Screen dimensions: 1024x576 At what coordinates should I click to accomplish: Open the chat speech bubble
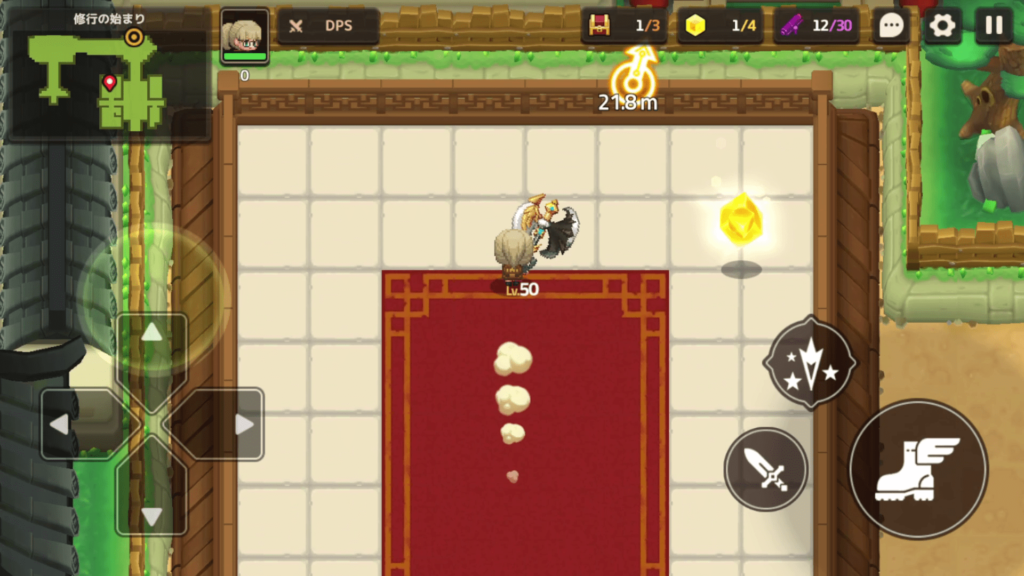point(890,26)
